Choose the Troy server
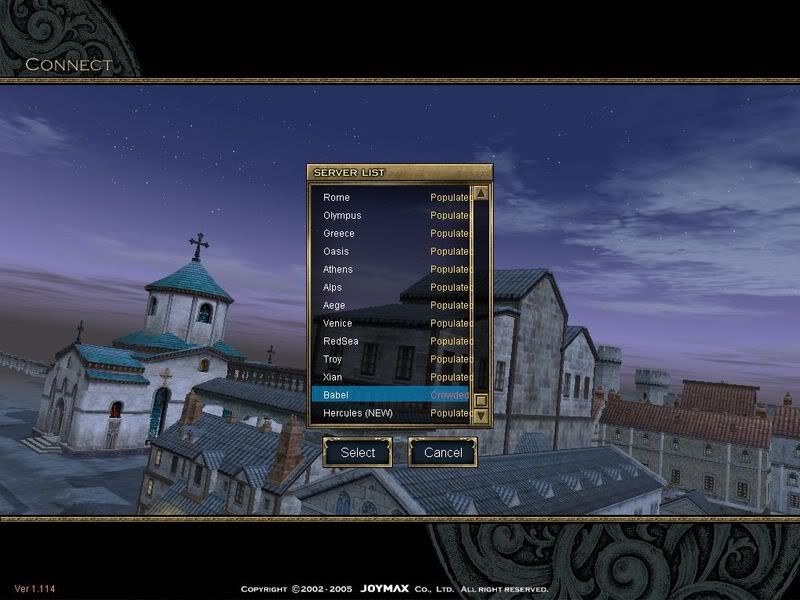The width and height of the screenshot is (800, 600). tap(390, 359)
